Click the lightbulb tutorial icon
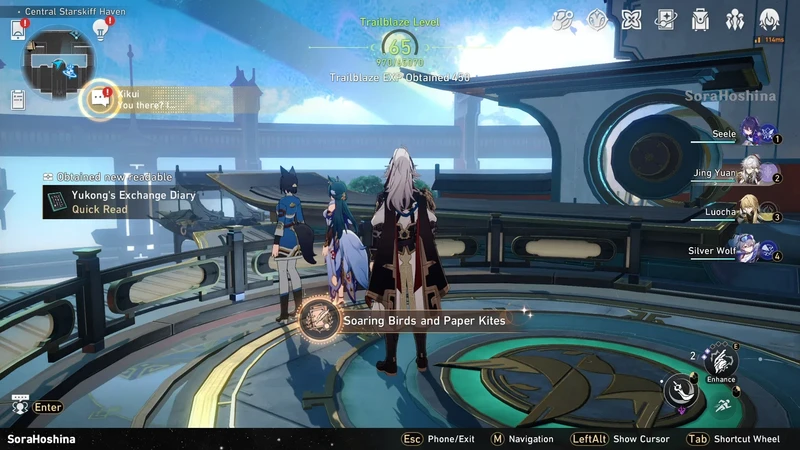The width and height of the screenshot is (800, 450). tap(100, 29)
